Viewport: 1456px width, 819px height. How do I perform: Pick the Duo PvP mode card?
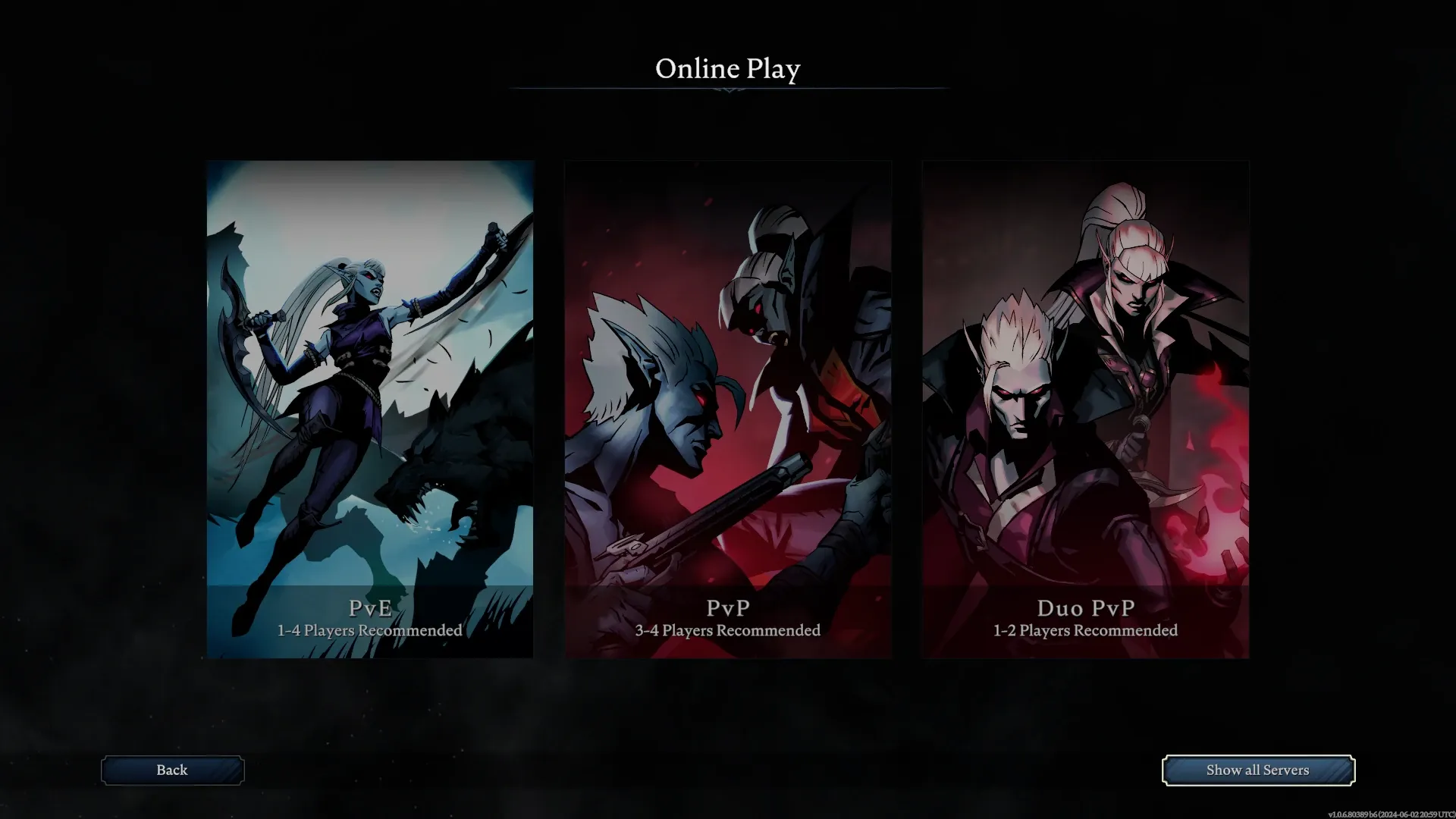click(x=1084, y=409)
